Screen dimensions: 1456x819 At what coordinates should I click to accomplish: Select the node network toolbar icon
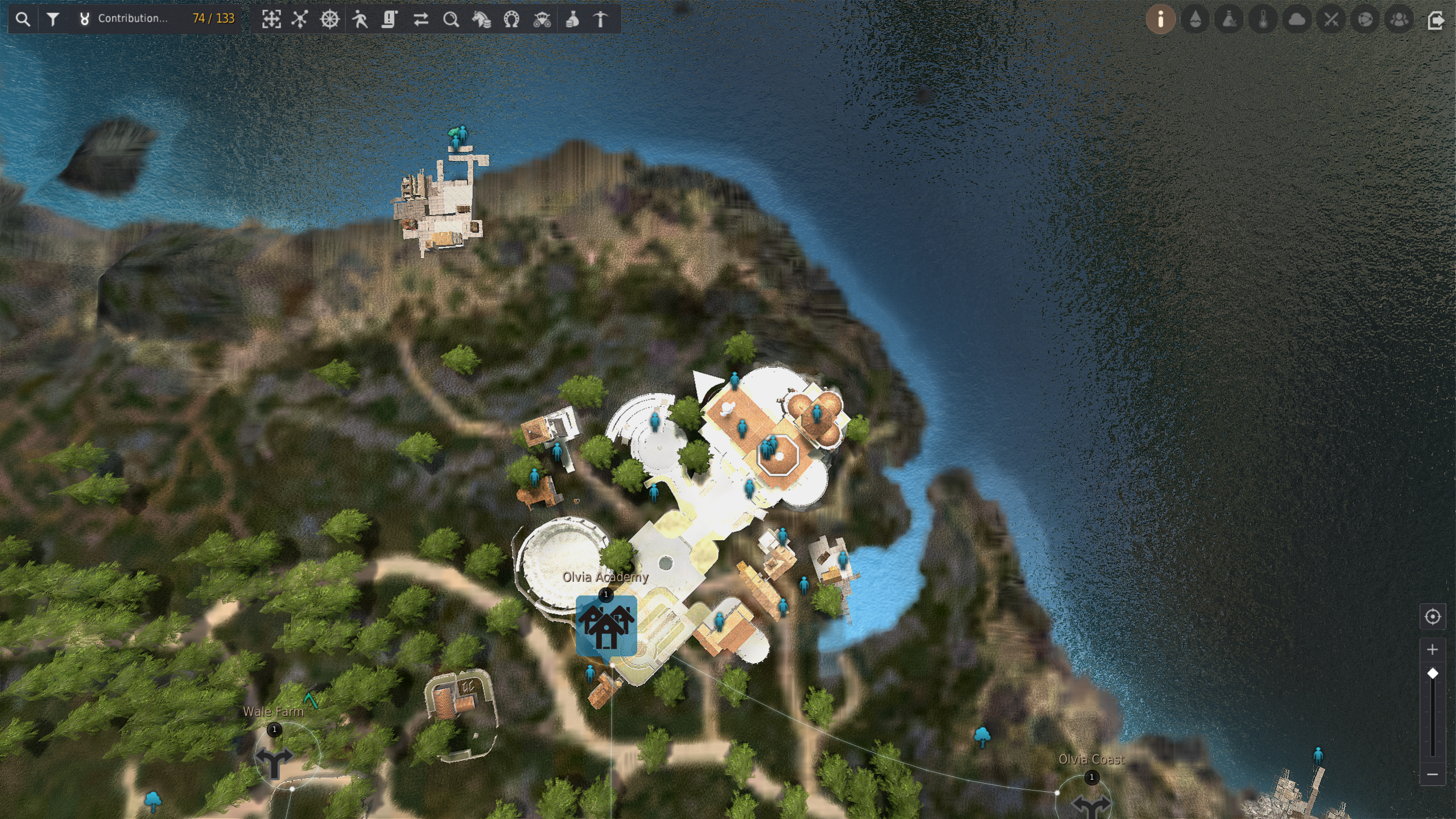tap(300, 19)
